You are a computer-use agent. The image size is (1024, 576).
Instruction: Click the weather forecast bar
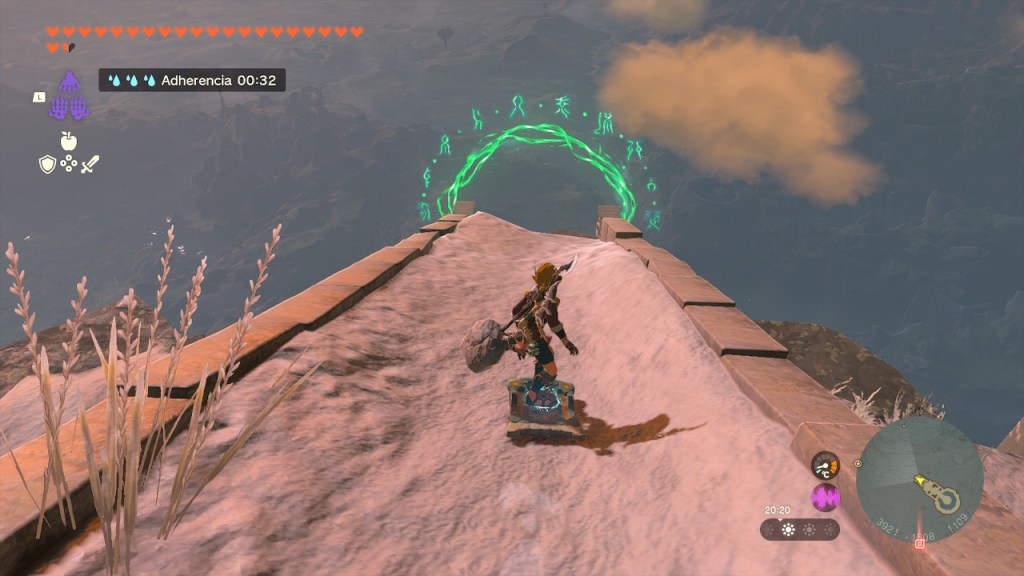coord(799,529)
